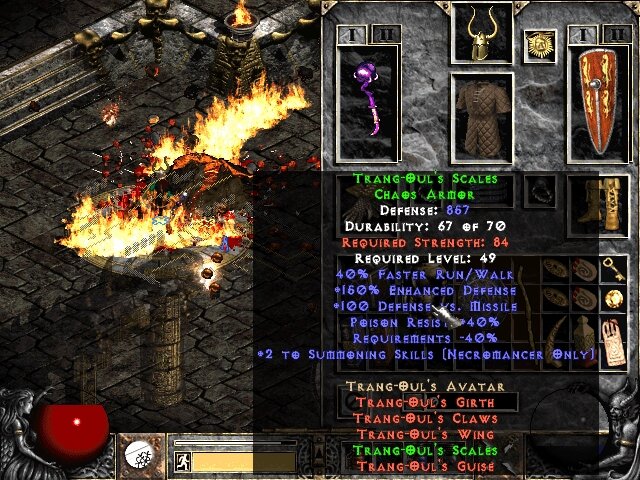Pick up the orange kite shield
The width and height of the screenshot is (640, 480).
[x=597, y=104]
